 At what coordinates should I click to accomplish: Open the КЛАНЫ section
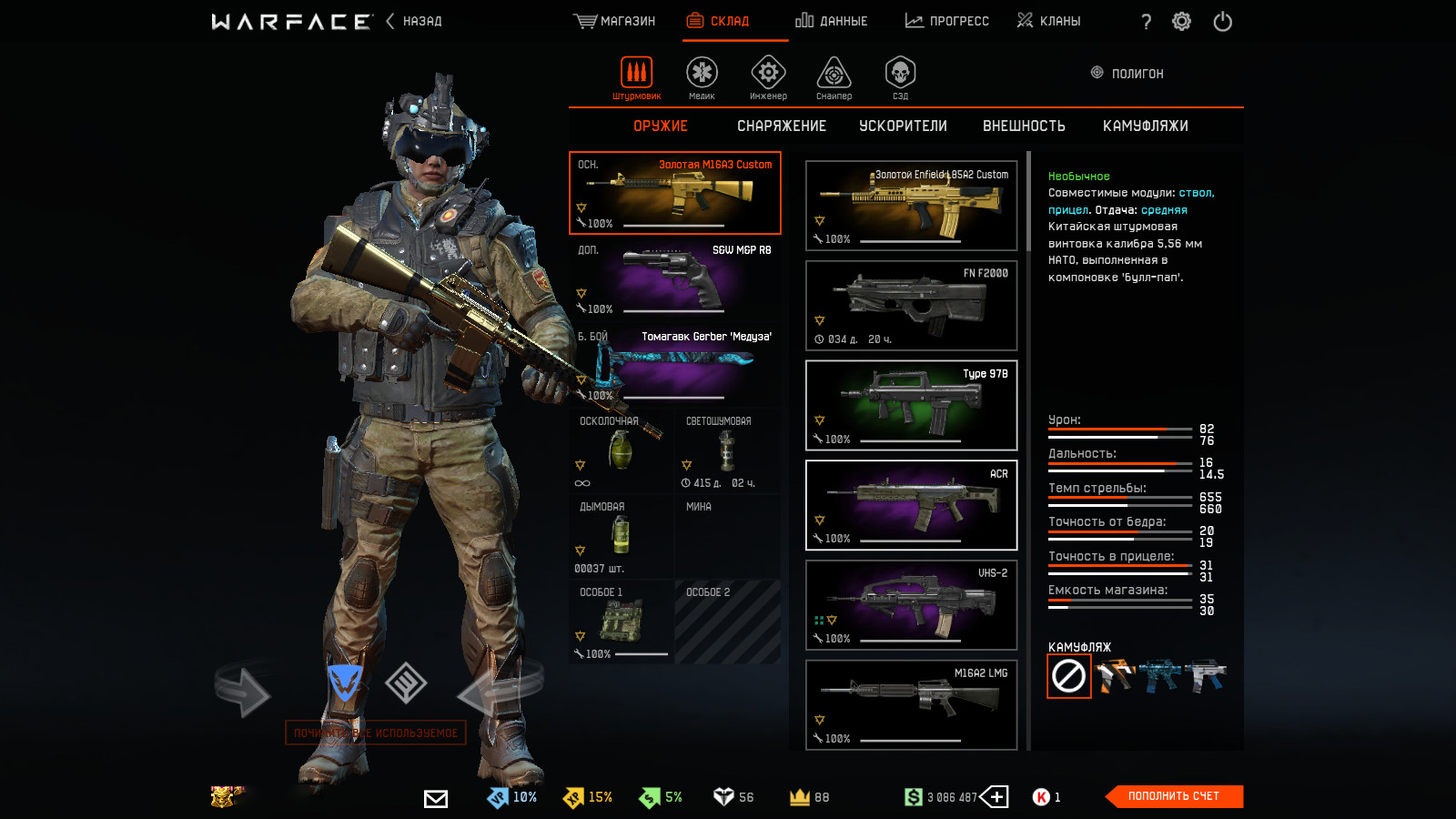[1048, 21]
